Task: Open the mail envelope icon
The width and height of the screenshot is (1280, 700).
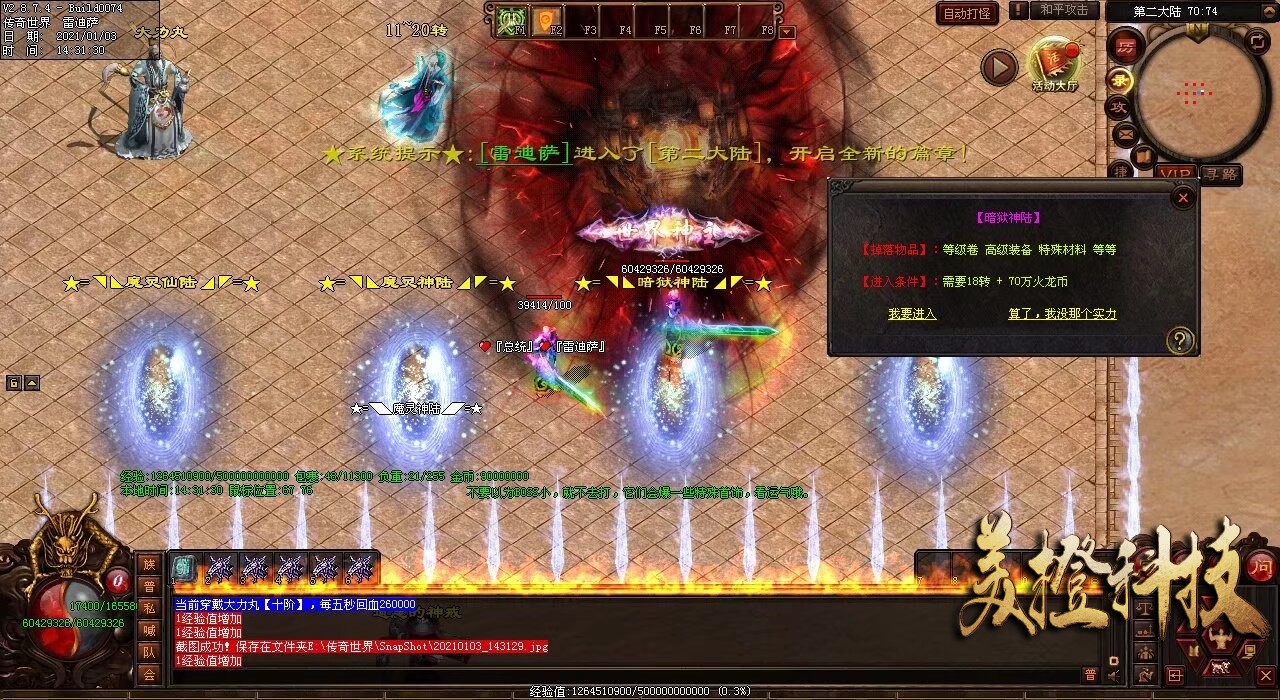Action: coord(1124,132)
